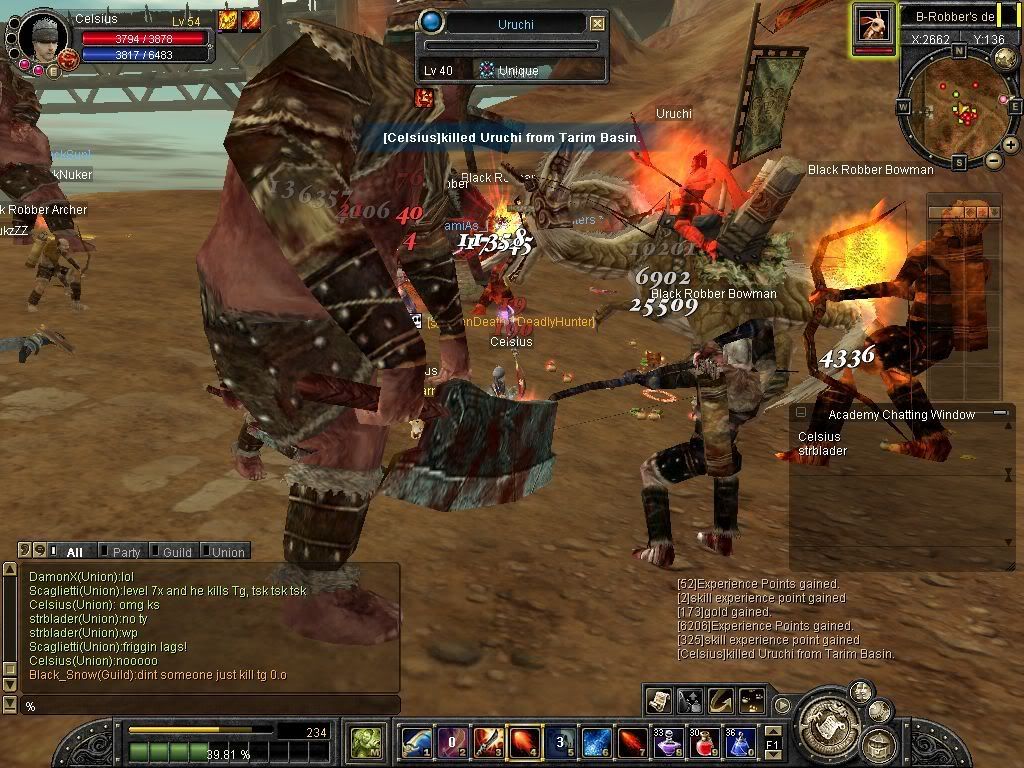Switch chat to the Guild tab
The height and width of the screenshot is (768, 1024).
point(175,551)
